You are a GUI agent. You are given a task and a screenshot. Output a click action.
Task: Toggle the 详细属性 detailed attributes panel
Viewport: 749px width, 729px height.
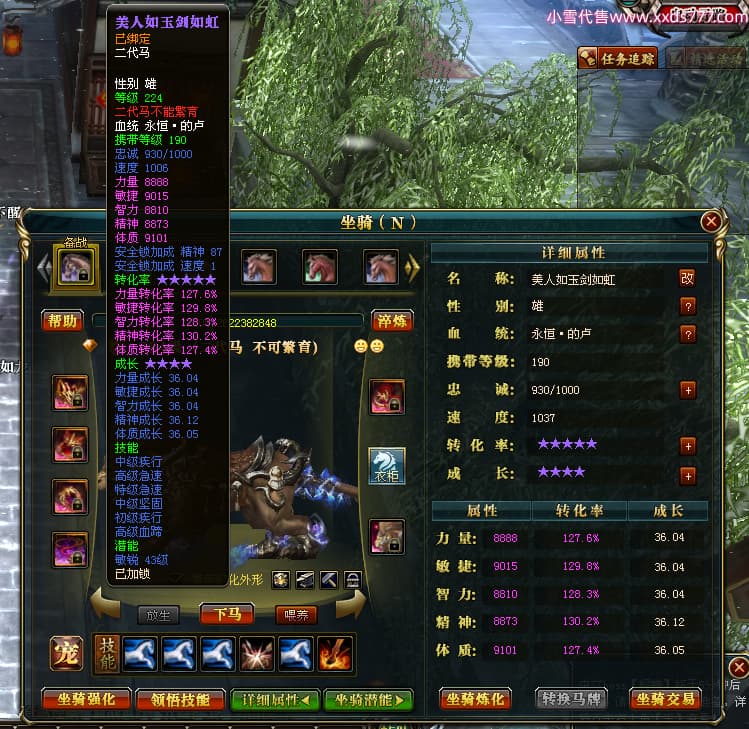[275, 699]
